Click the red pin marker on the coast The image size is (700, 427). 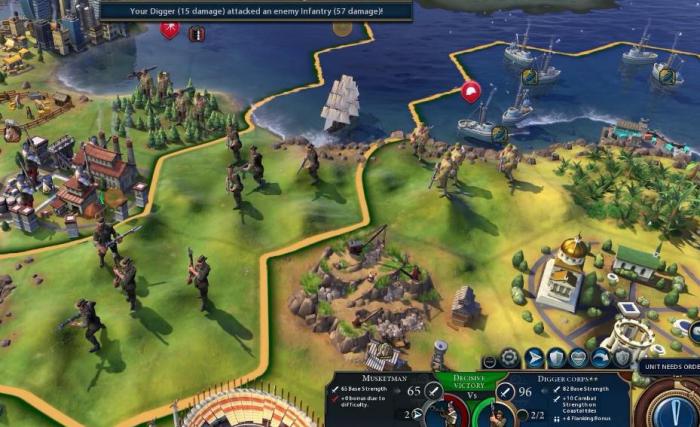click(x=471, y=93)
